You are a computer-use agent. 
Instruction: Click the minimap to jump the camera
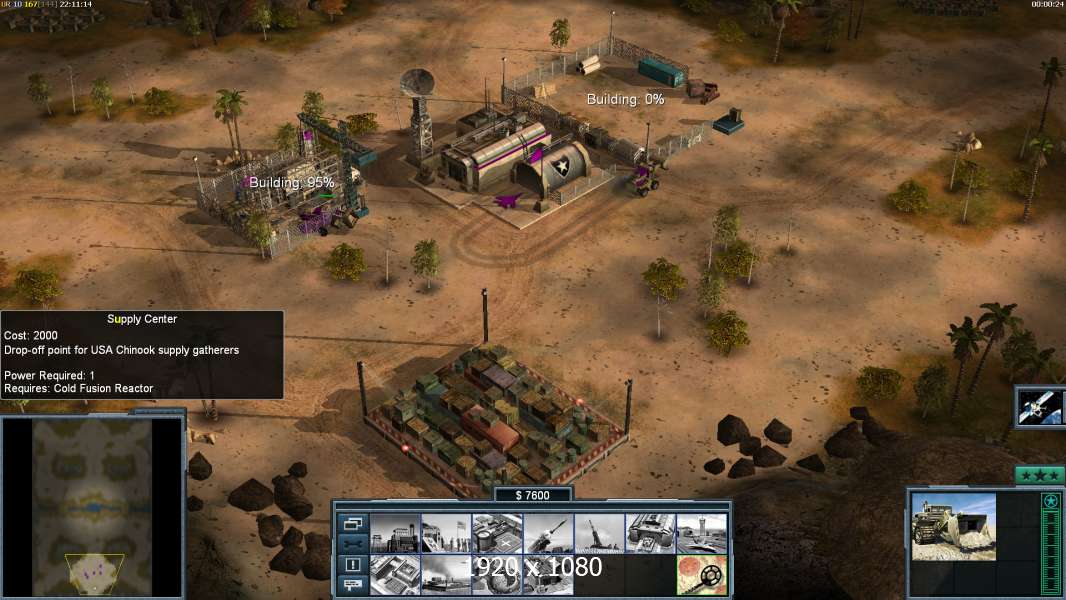(93, 507)
